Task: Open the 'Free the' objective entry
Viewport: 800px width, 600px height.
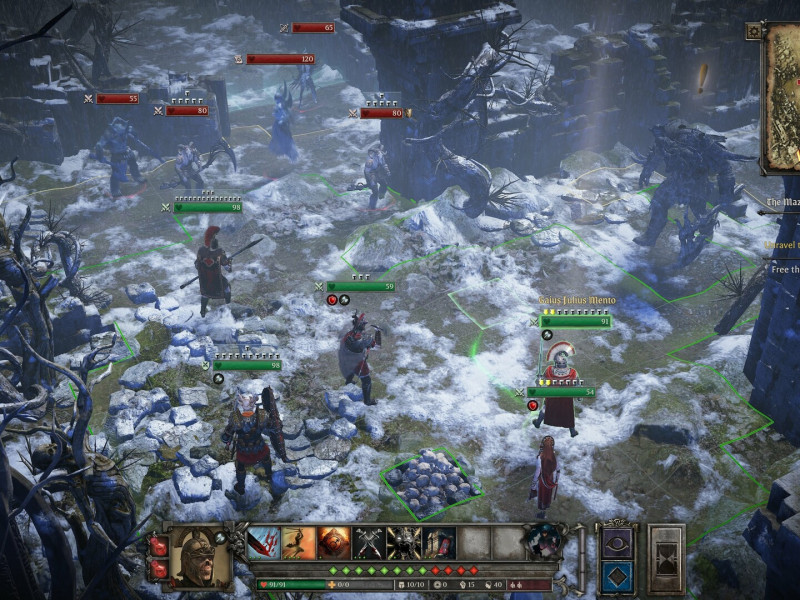Action: pos(783,269)
